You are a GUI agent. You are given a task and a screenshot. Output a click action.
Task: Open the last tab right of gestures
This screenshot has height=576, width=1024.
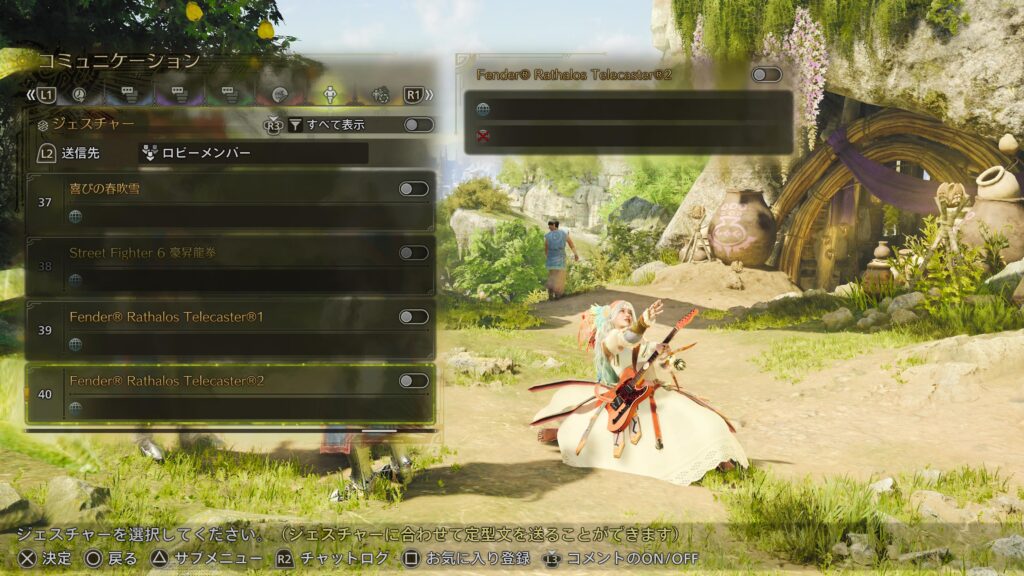click(379, 95)
